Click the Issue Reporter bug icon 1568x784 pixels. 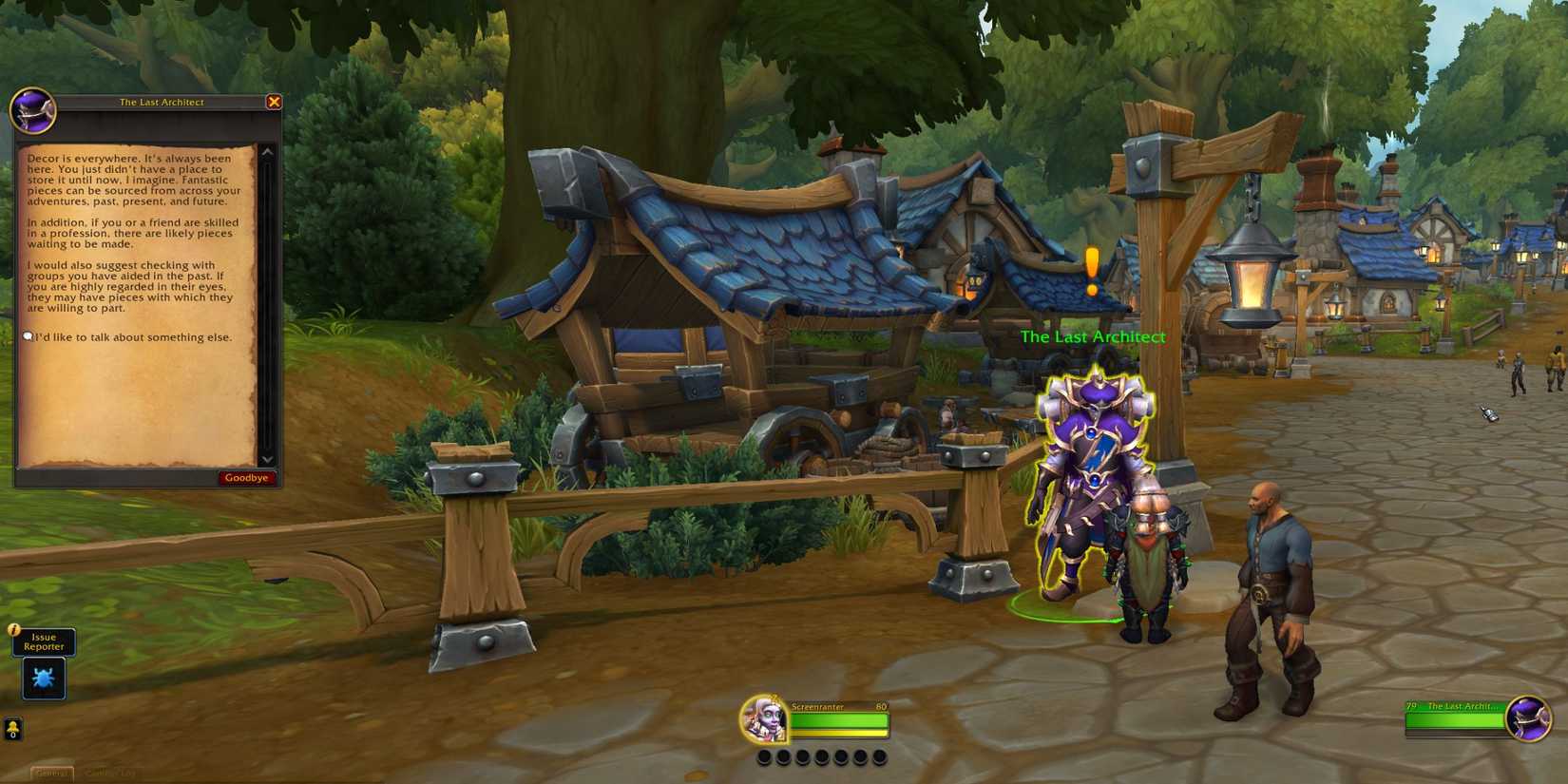click(x=43, y=677)
